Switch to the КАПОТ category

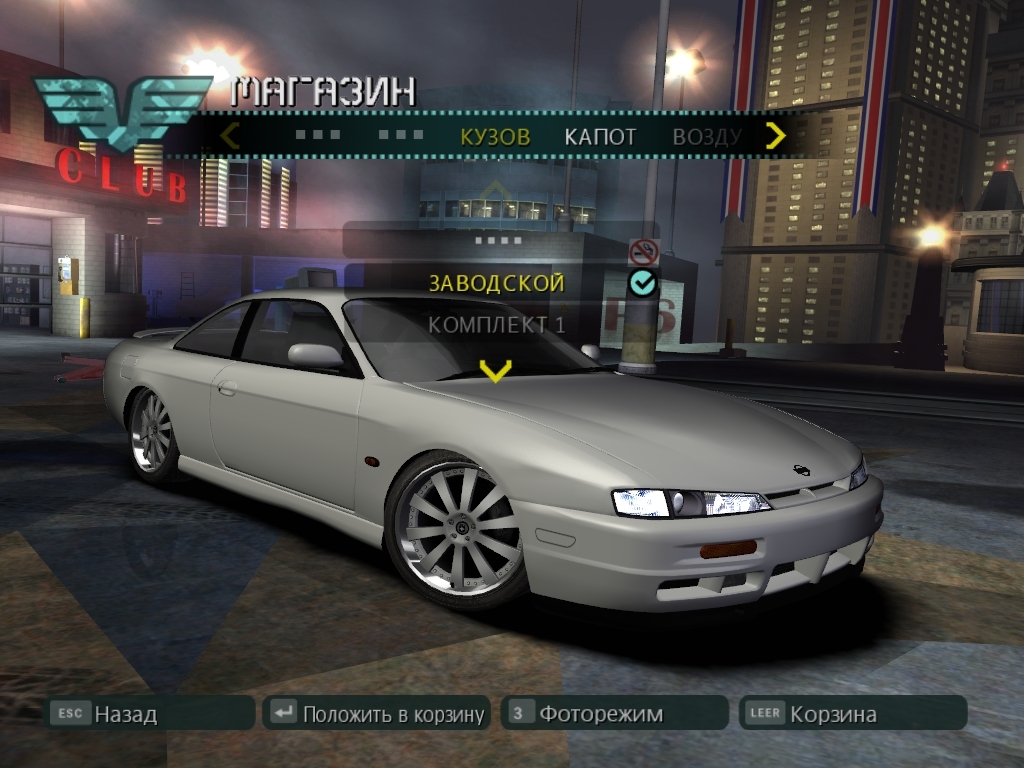[600, 137]
